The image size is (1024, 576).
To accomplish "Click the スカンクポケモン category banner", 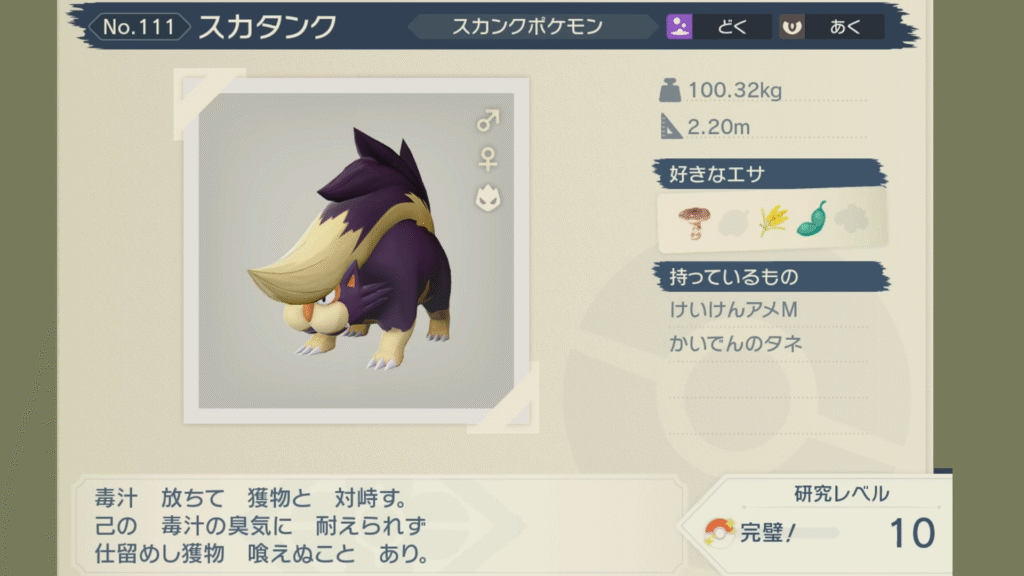I will 528,27.
